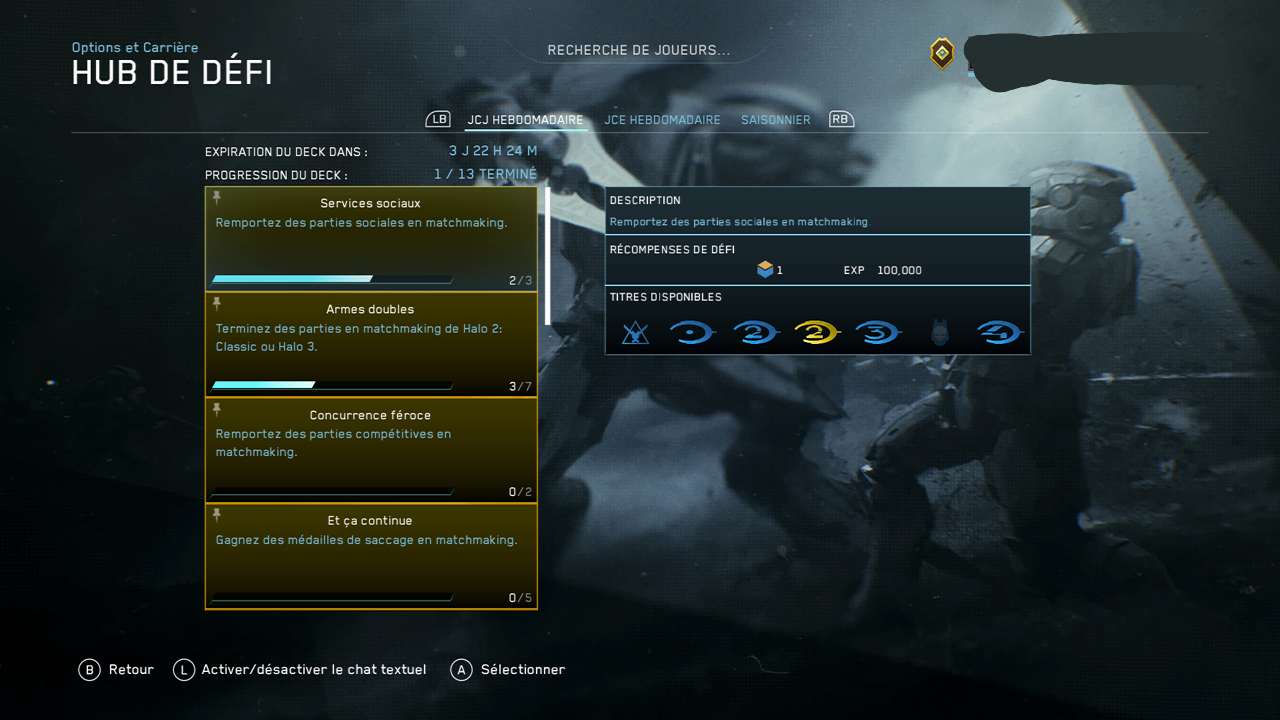Open the JCE Hebdomadaire tab
This screenshot has height=720, width=1280.
point(662,120)
